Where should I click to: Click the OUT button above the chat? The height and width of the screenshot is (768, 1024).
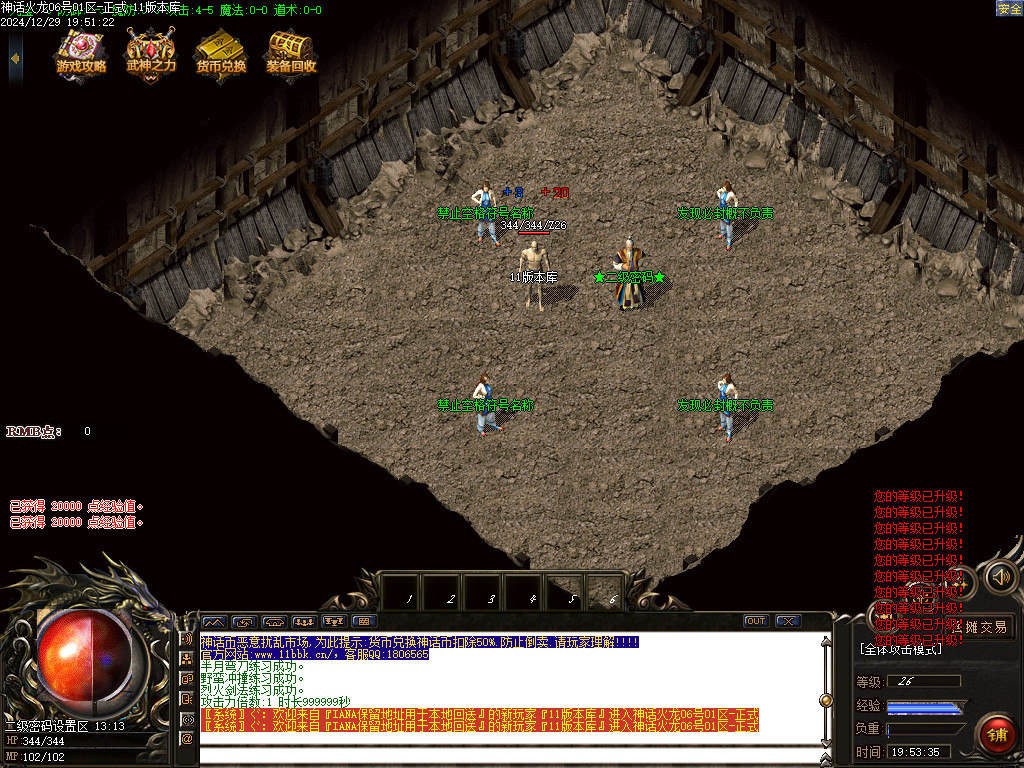click(x=756, y=621)
